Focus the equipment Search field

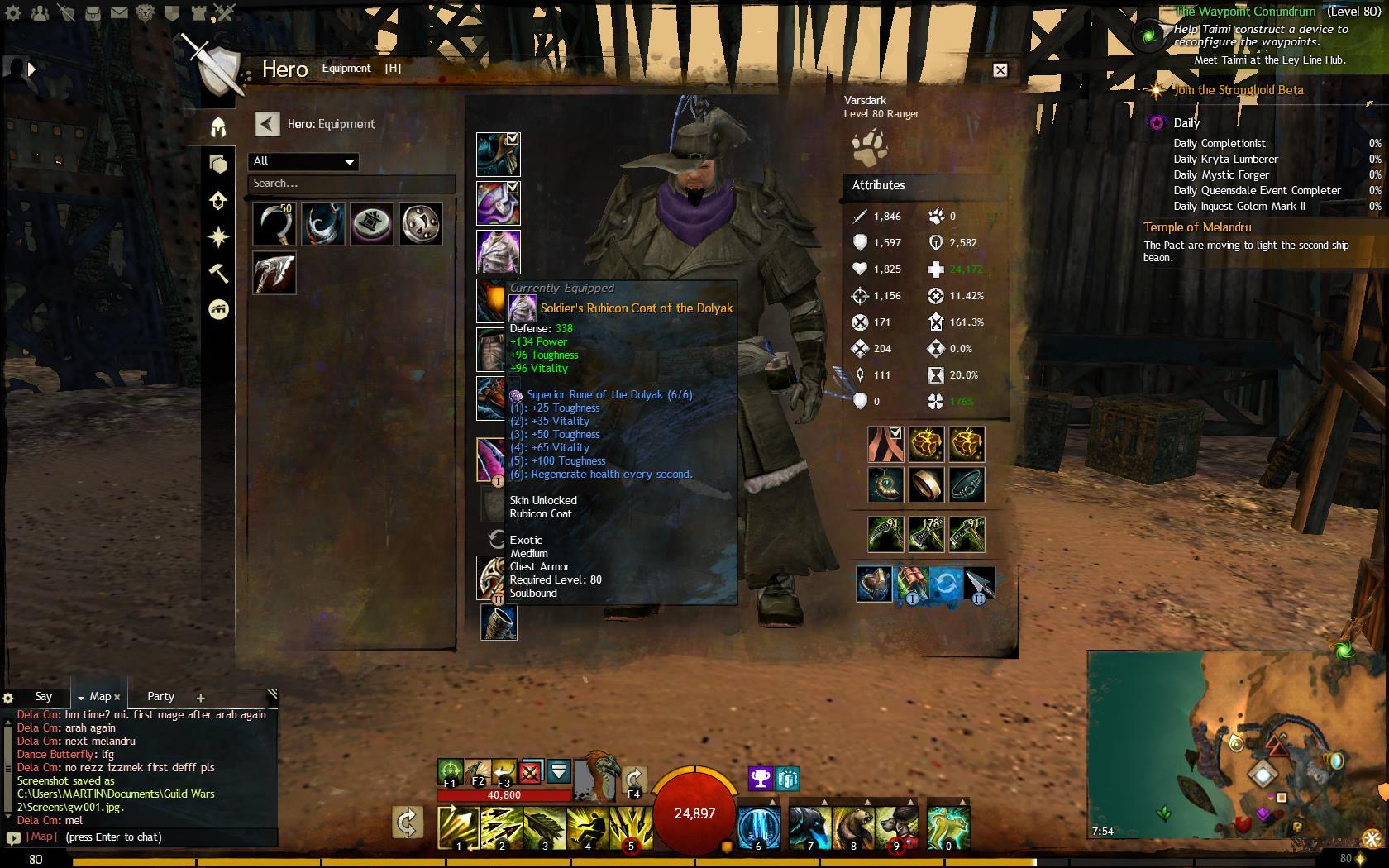351,184
